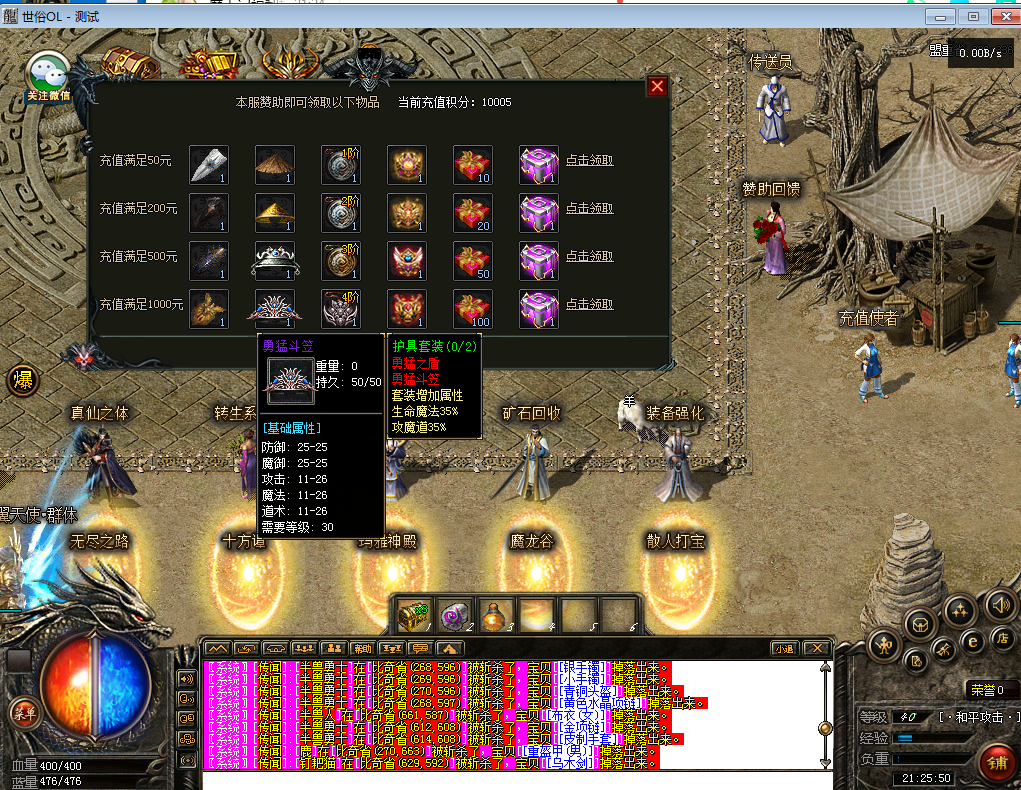Click the 小退 logout button
This screenshot has height=790, width=1021.
pos(784,648)
